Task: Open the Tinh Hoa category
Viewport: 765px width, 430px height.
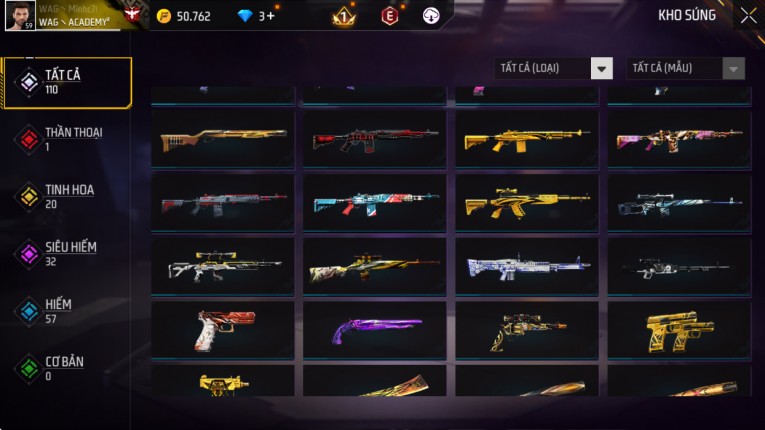Action: tap(68, 196)
